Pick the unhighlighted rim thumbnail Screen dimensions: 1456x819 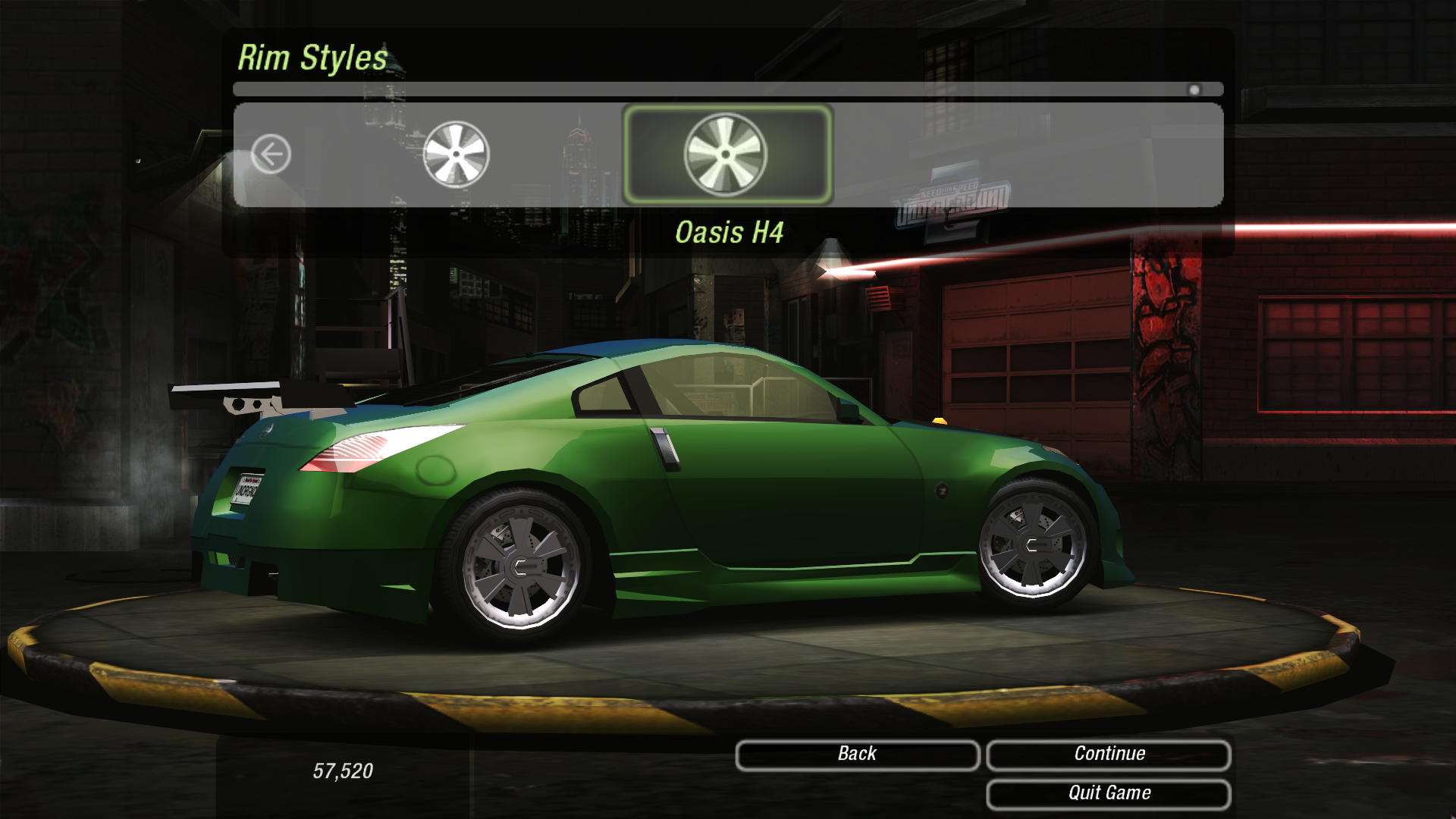[456, 155]
